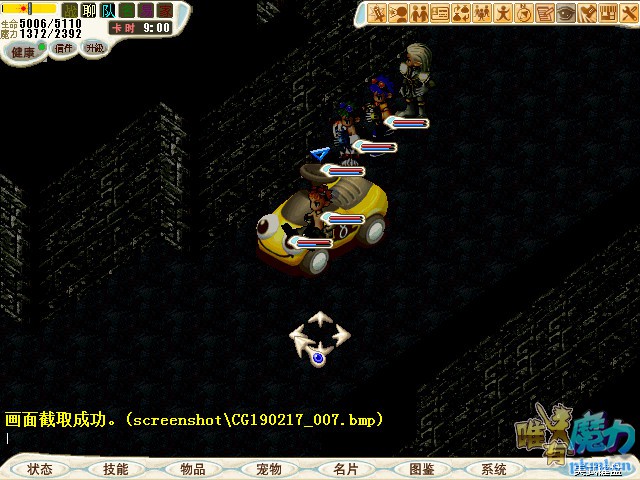640x480 pixels.
Task: Toggle the 聊 chat switch
Action: pyautogui.click(x=88, y=10)
